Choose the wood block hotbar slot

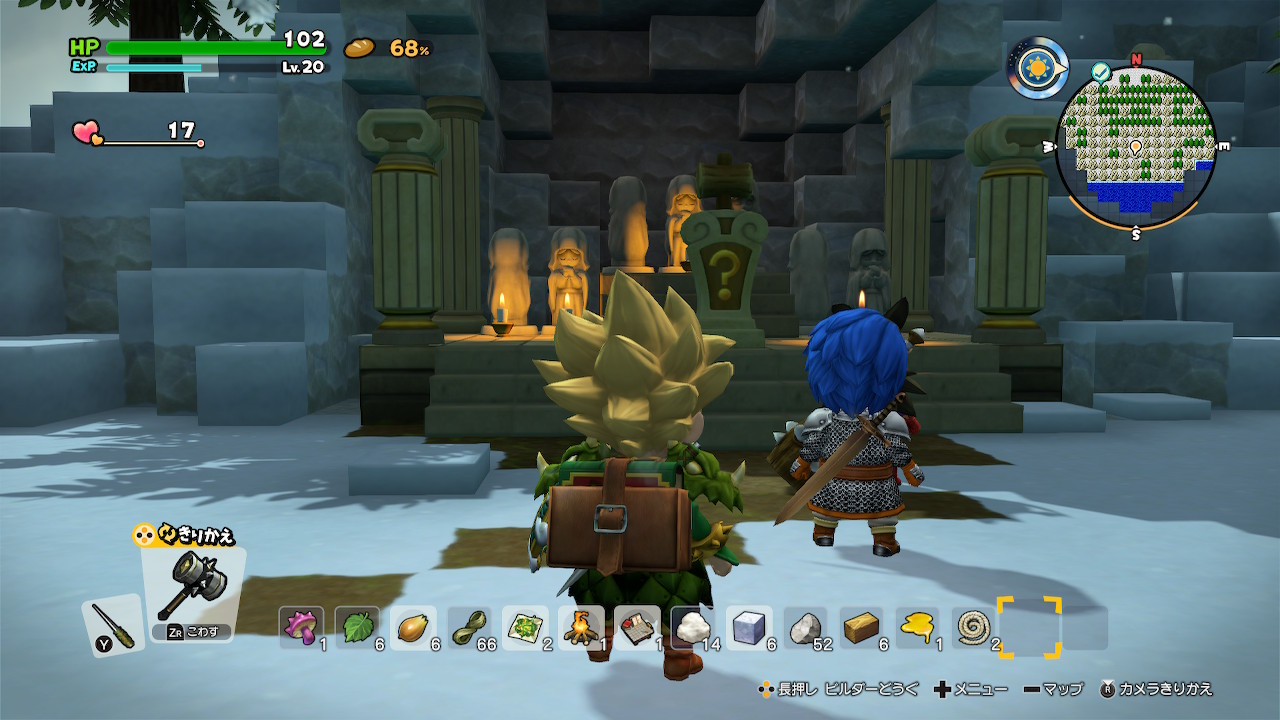861,628
